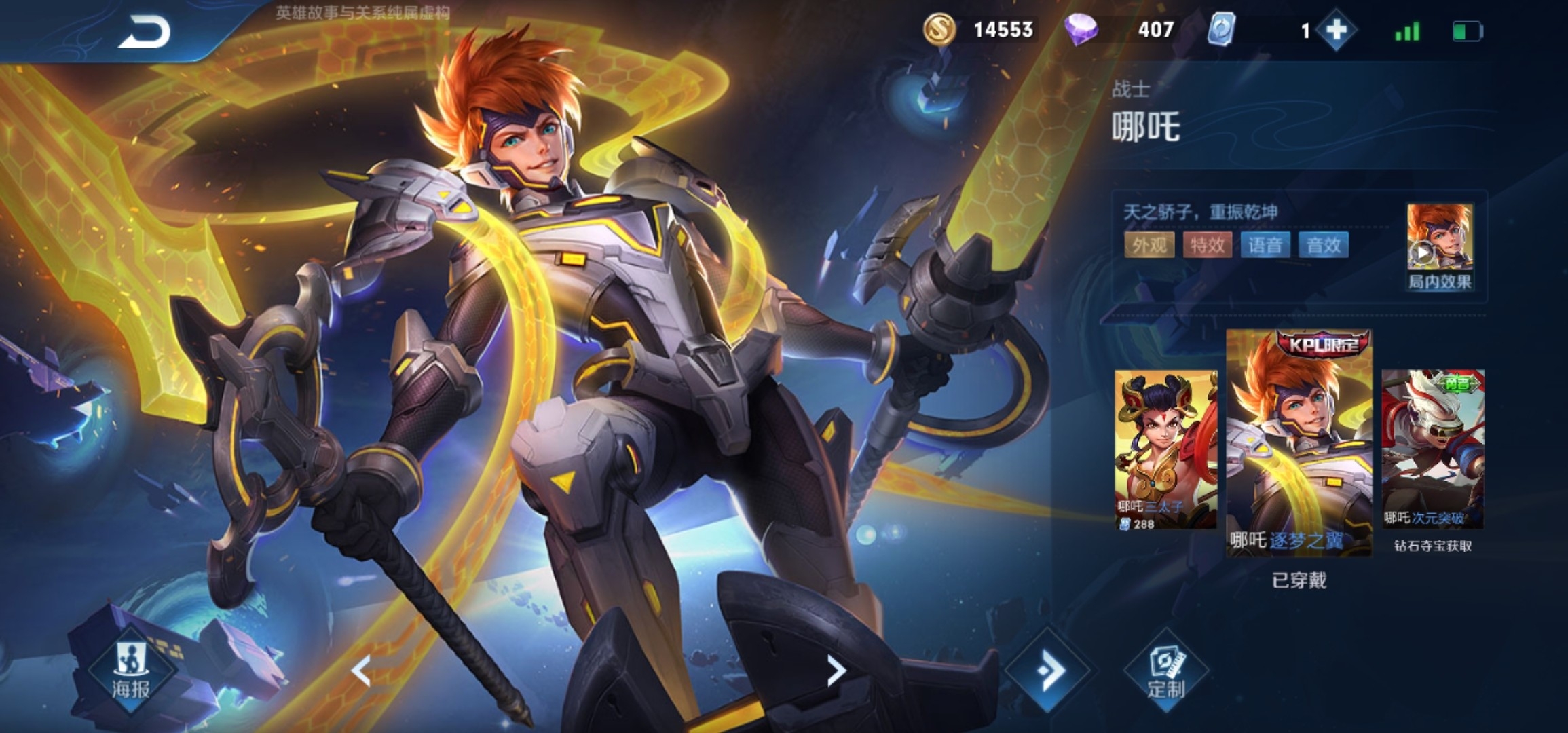Click the 外观 appearance tag
The width and height of the screenshot is (1568, 733).
click(1149, 245)
